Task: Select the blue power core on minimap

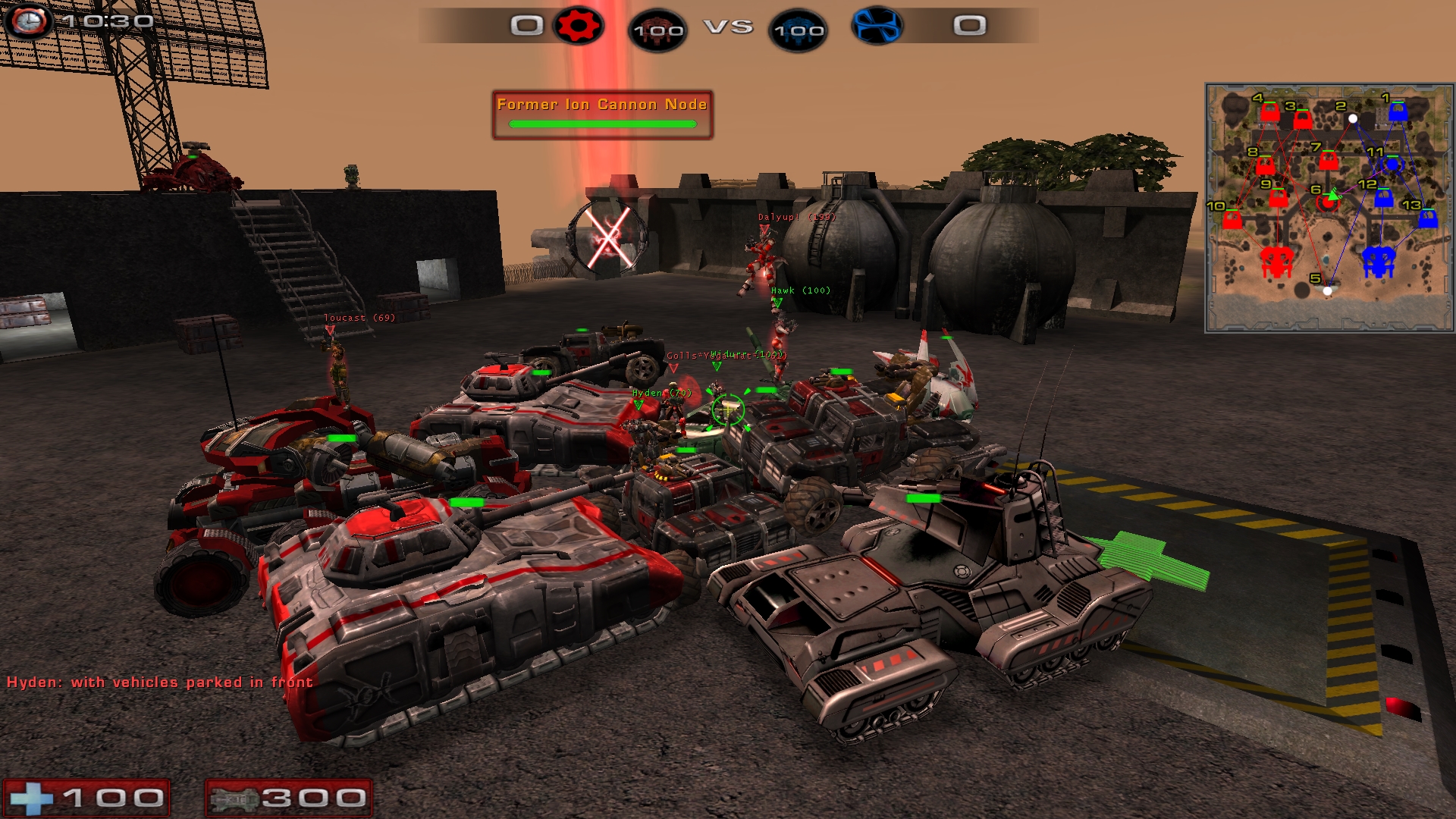Action: click(1379, 262)
